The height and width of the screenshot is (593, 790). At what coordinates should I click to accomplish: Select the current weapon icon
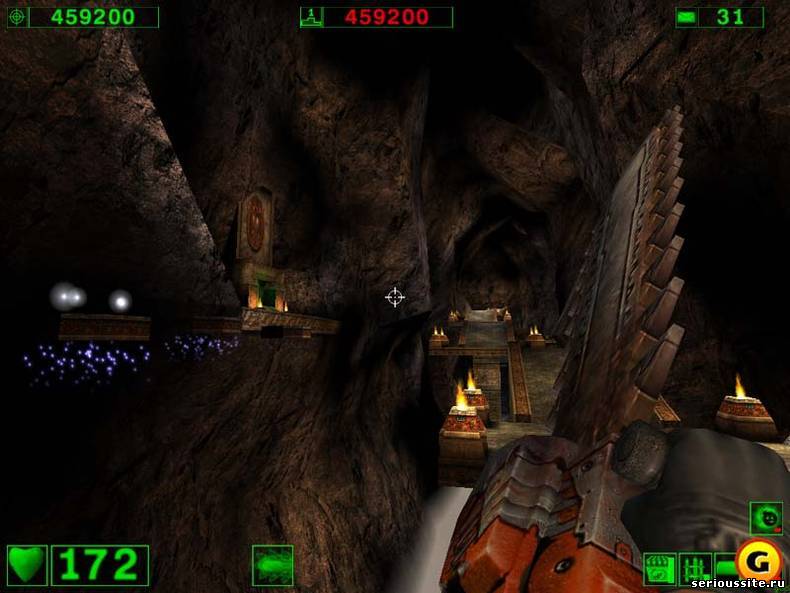pos(272,565)
